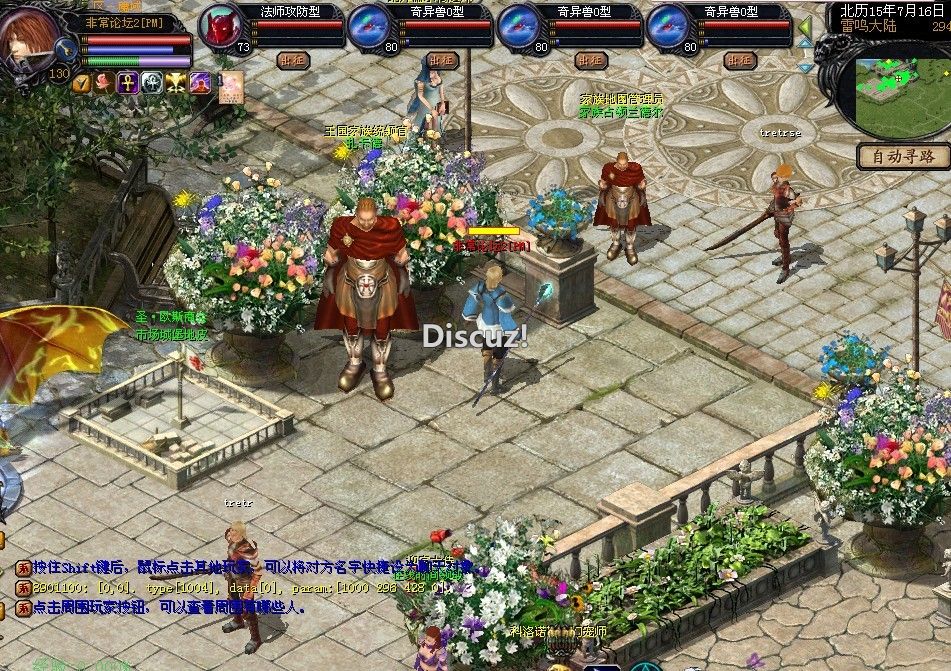This screenshot has height=671, width=951.
Task: Click the pink rose buff icon
Action: pos(105,82)
